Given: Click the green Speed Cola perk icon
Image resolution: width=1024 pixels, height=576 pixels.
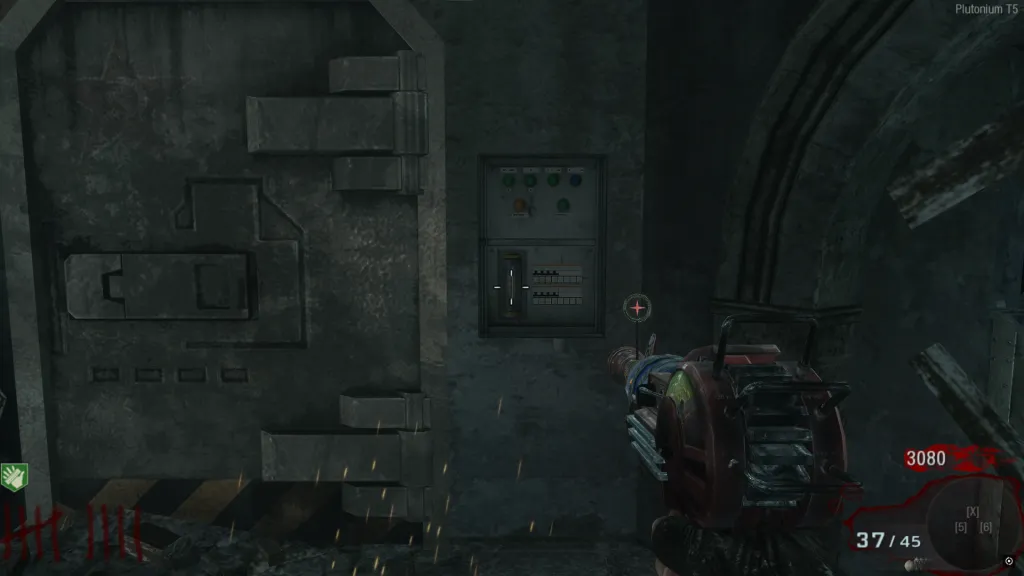Looking at the screenshot, I should [14, 476].
